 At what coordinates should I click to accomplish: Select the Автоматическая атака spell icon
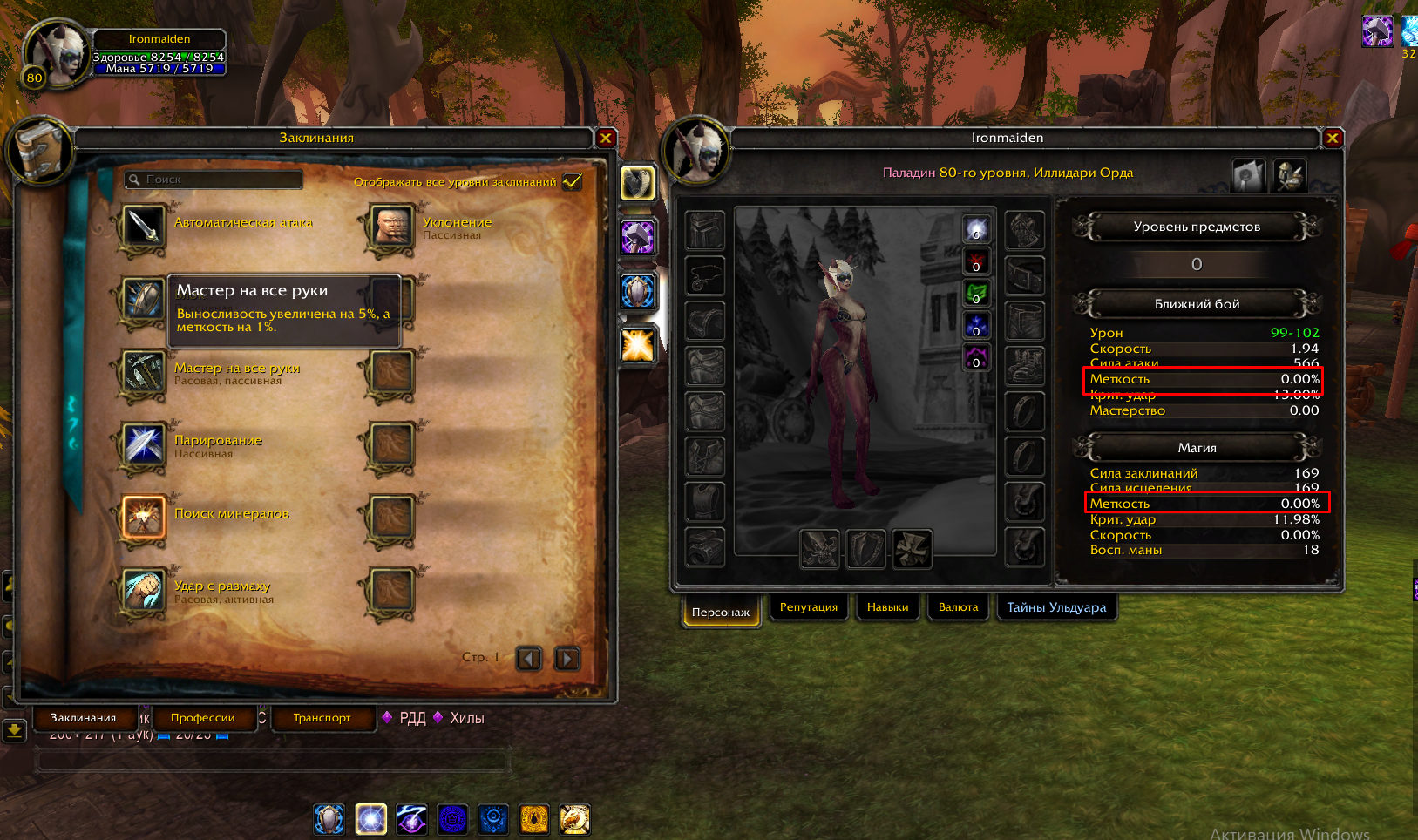click(144, 227)
